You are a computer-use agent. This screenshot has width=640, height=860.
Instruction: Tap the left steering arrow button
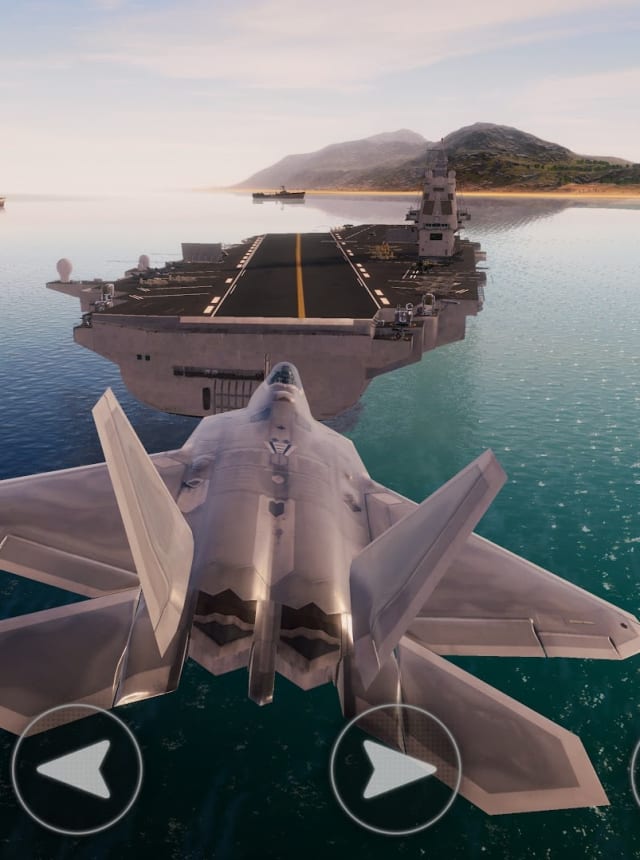coord(77,769)
